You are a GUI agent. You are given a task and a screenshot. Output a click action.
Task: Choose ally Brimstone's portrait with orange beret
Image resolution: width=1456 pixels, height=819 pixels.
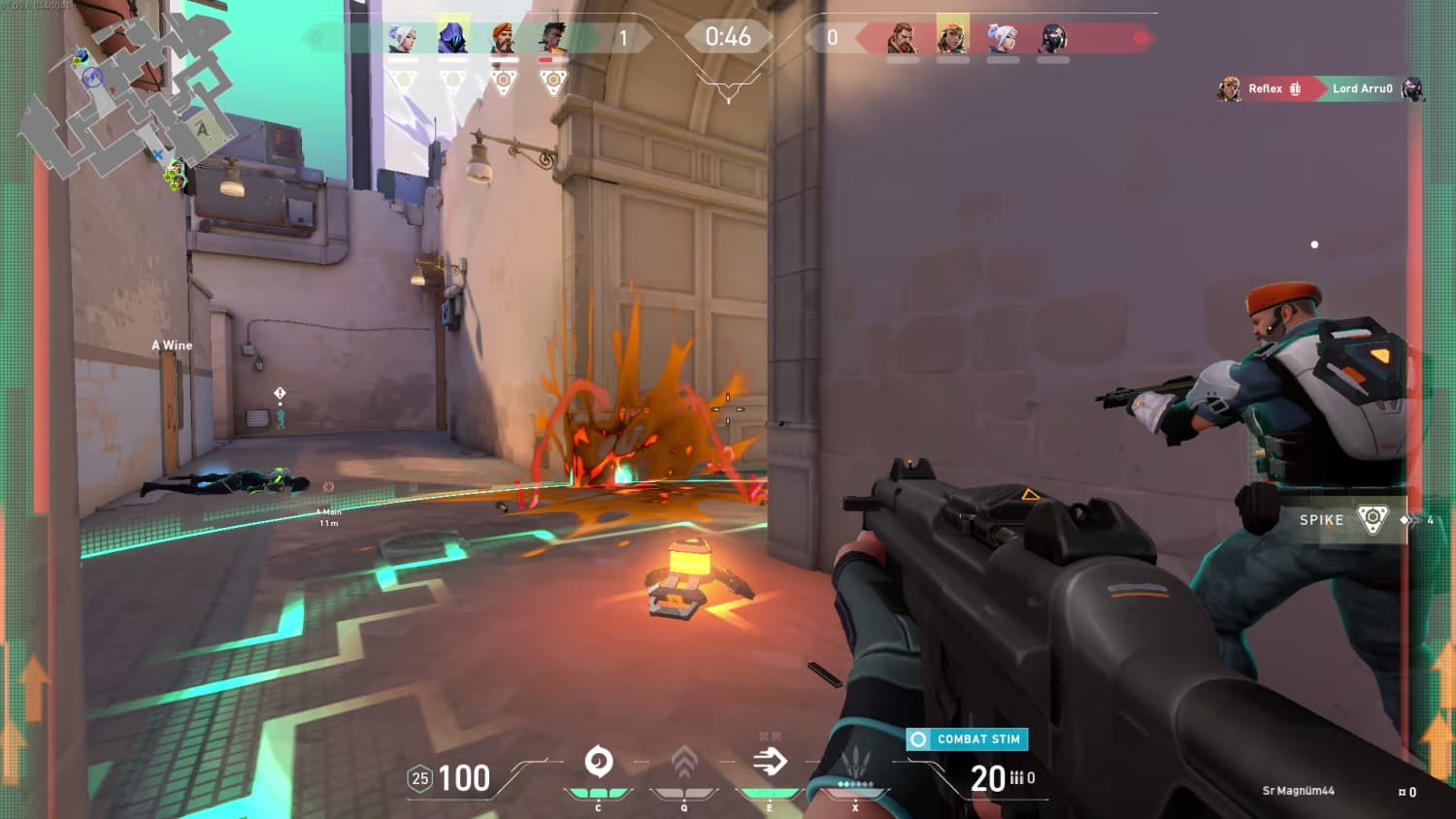point(503,39)
